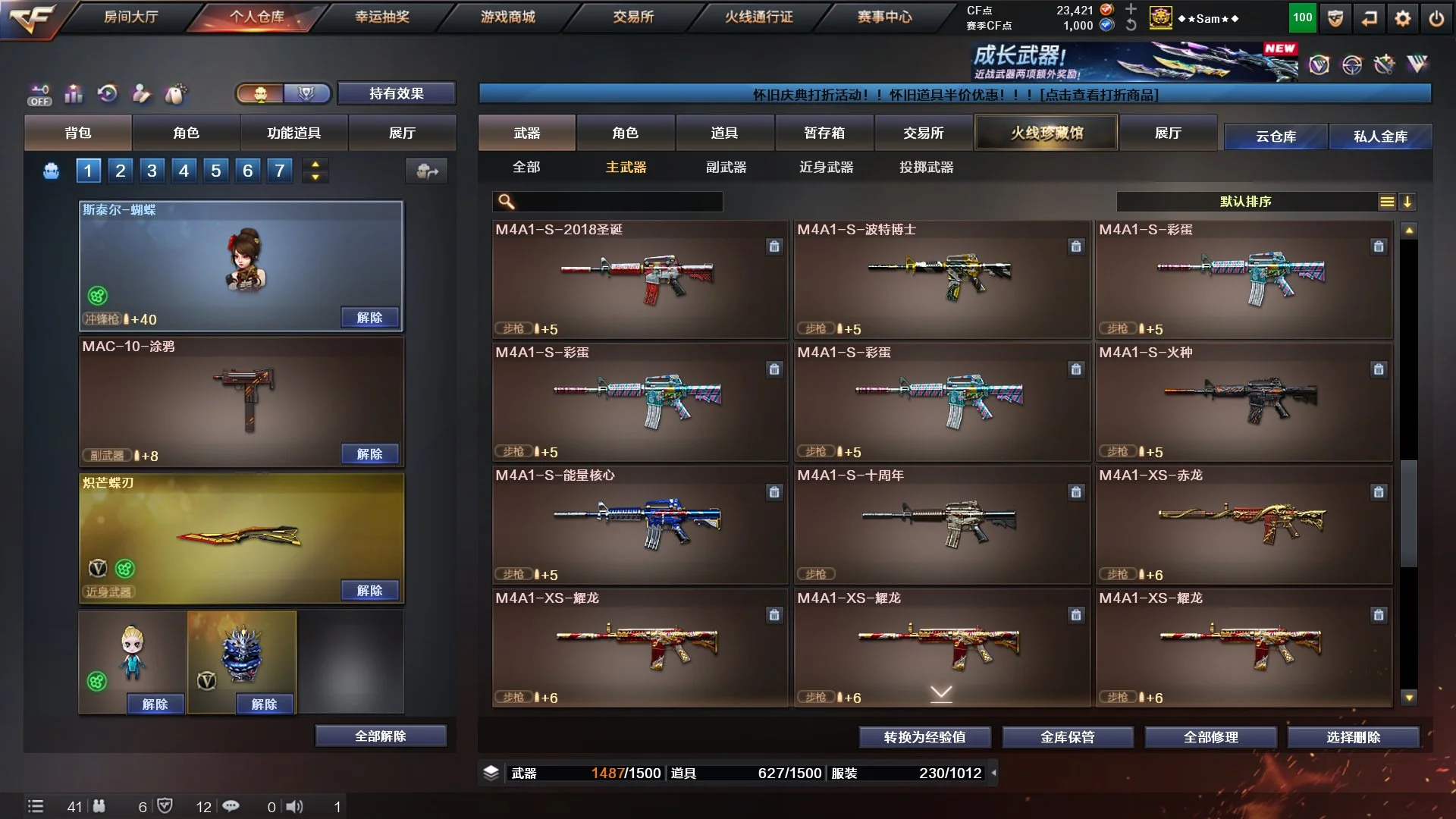This screenshot has height=819, width=1456.
Task: Click the 全部修理 button
Action: (x=1210, y=736)
